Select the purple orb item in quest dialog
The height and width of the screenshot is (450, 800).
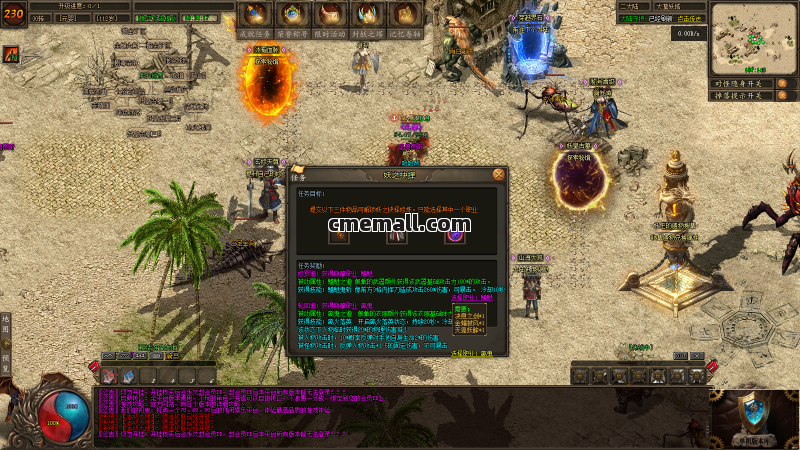(455, 236)
